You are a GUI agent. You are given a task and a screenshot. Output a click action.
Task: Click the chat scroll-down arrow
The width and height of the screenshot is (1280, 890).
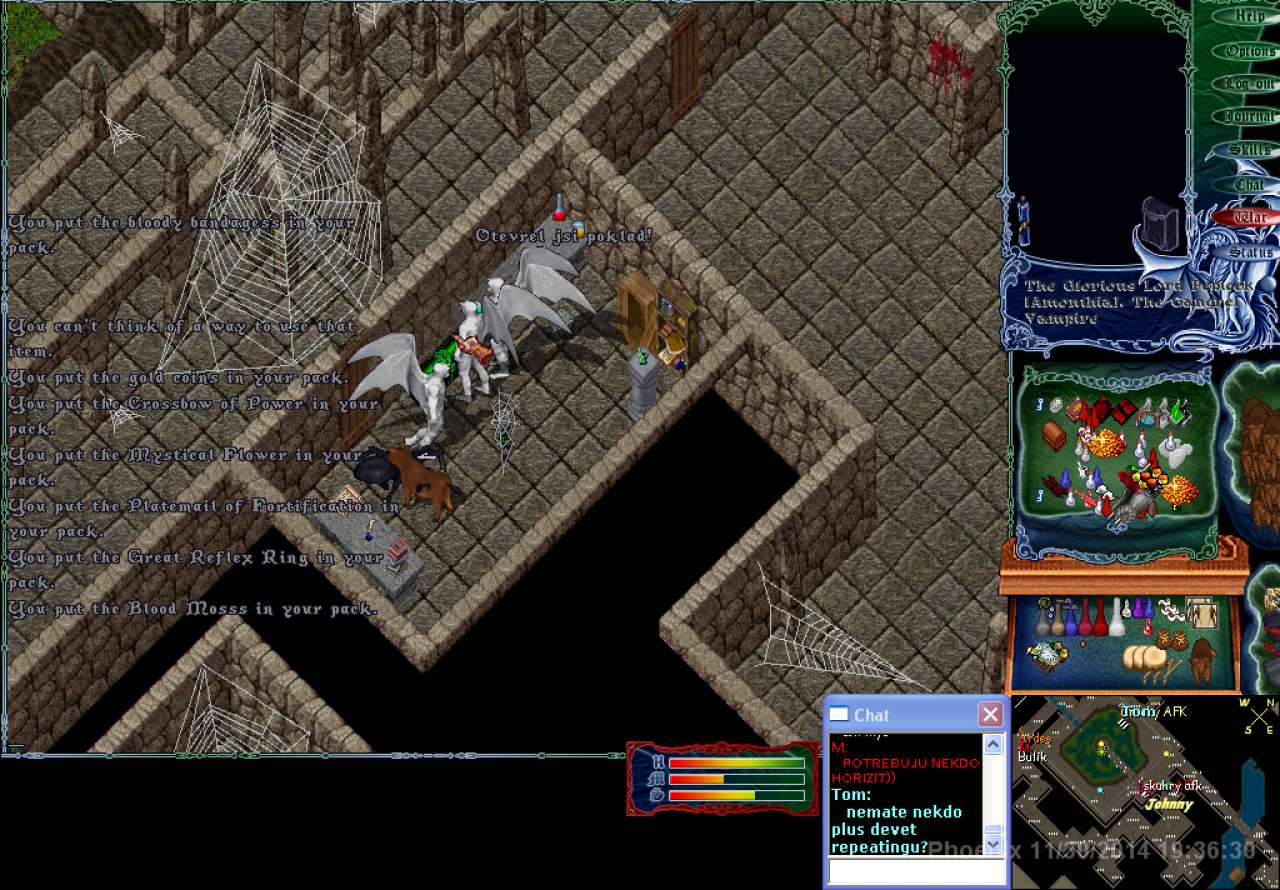tap(993, 845)
